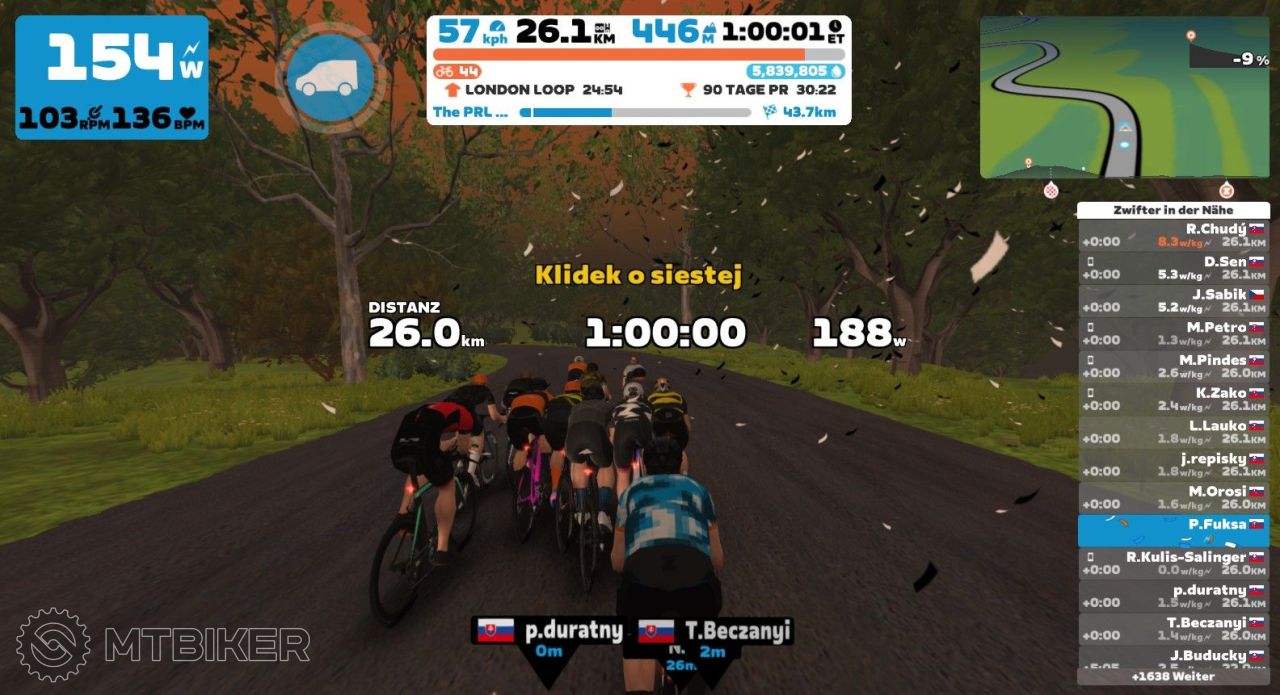Click the p.duratny rider name tag
The image size is (1280, 695).
pyautogui.click(x=548, y=632)
